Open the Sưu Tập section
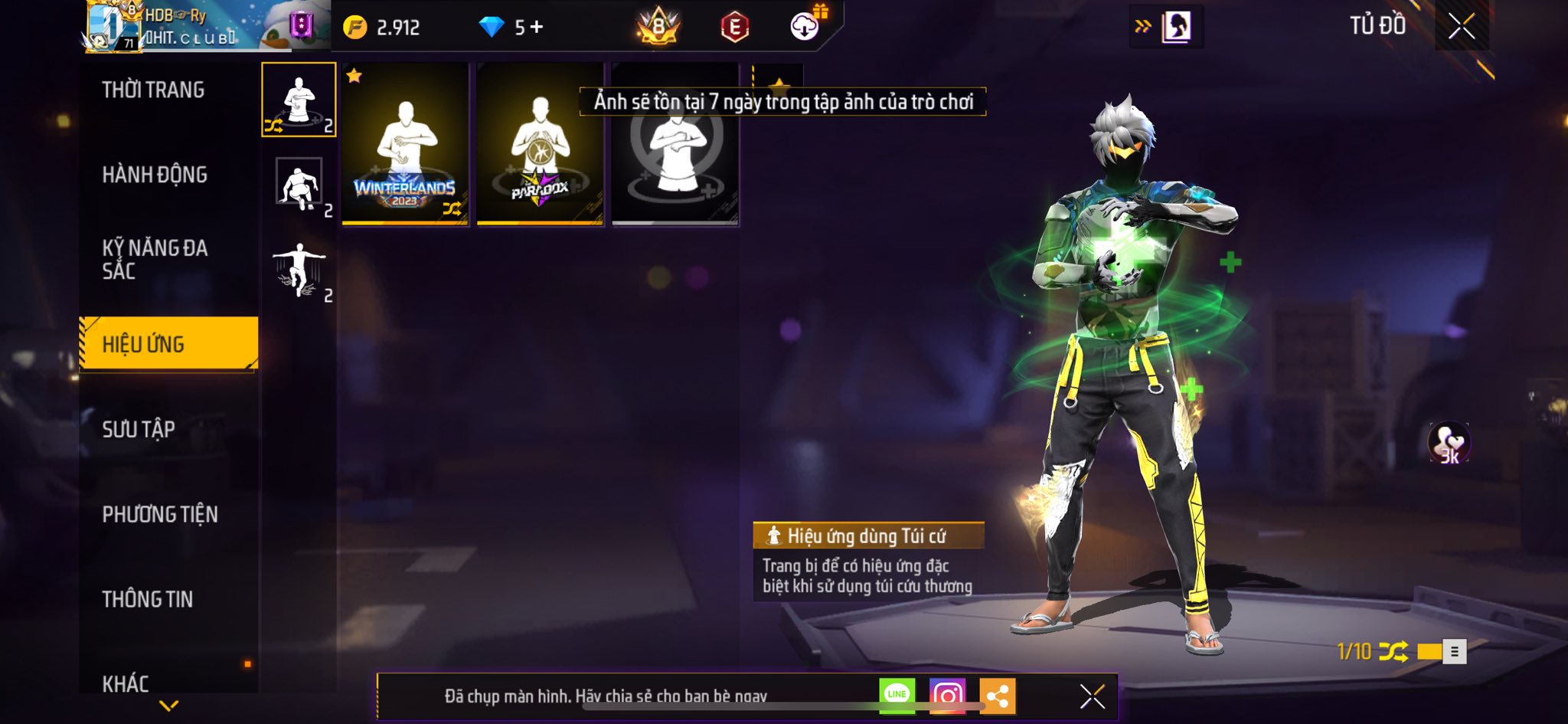The width and height of the screenshot is (1568, 724). 139,429
